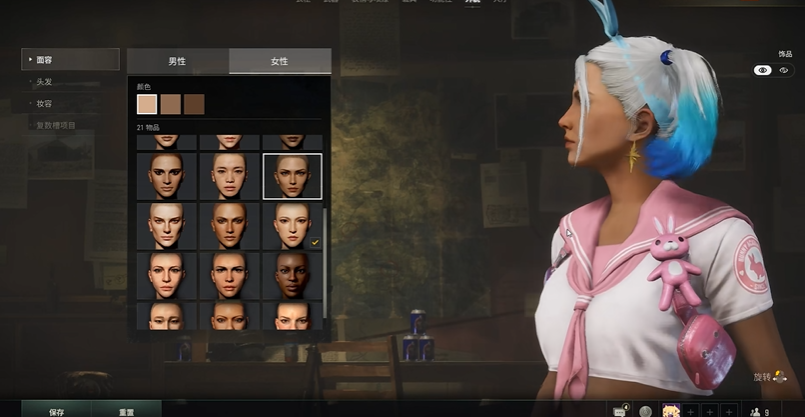Image resolution: width=805 pixels, height=417 pixels.
Task: Hide accessories with the crossed-eye toggle
Action: pos(784,71)
